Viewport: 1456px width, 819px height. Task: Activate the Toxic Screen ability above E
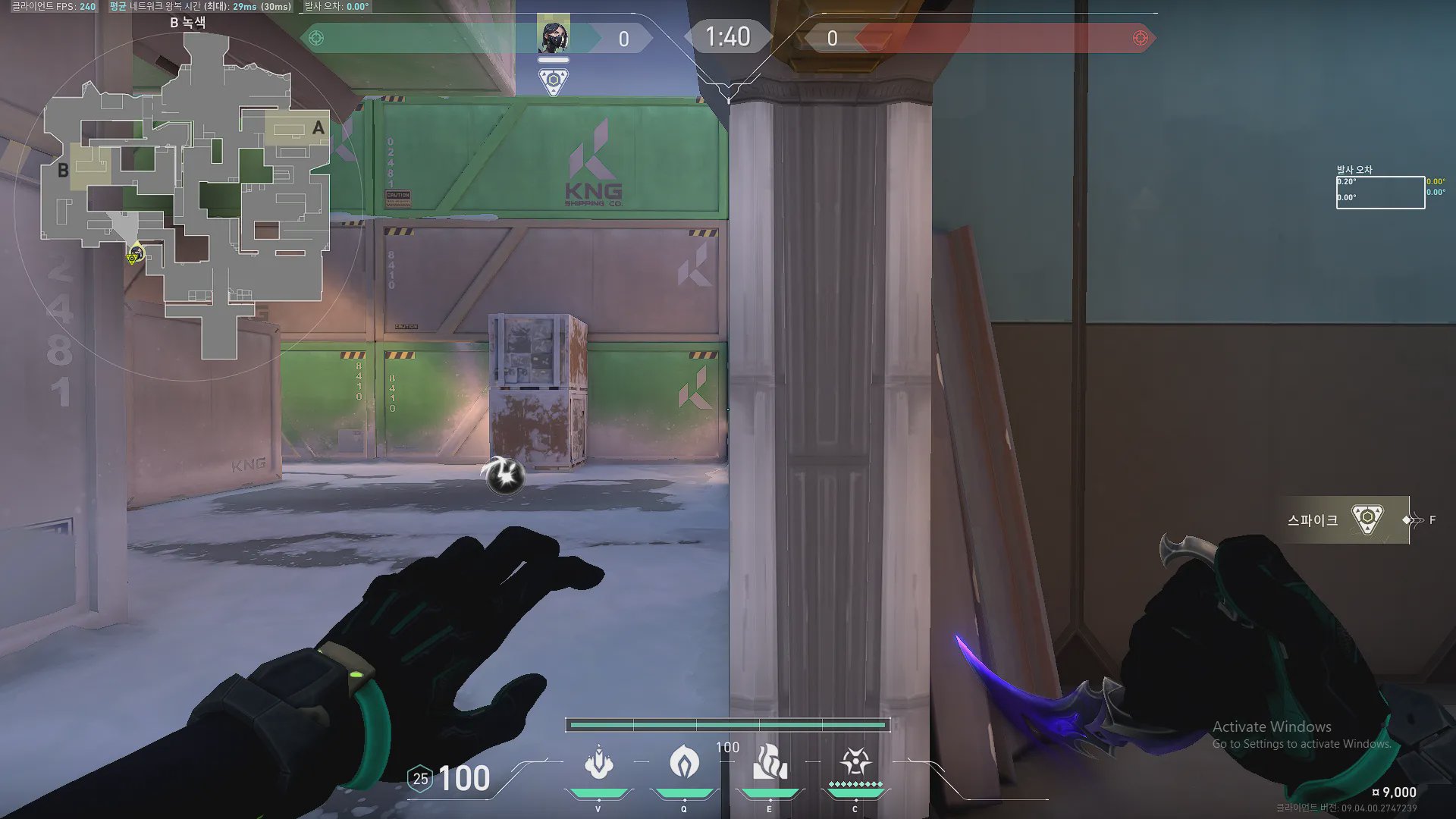point(769,761)
